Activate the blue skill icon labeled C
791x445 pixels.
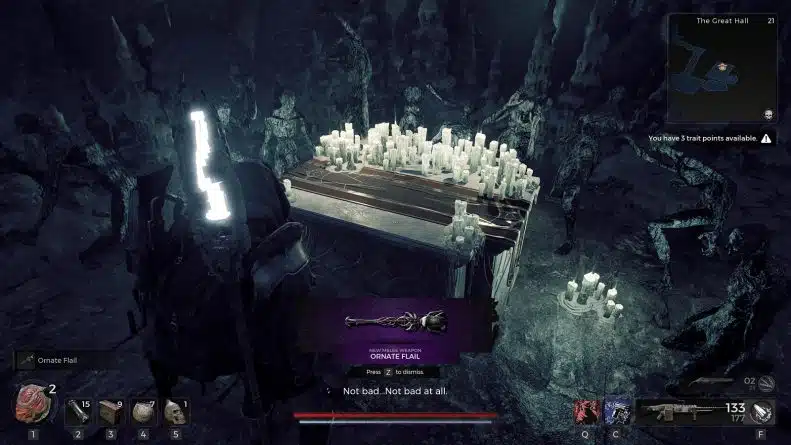[616, 411]
